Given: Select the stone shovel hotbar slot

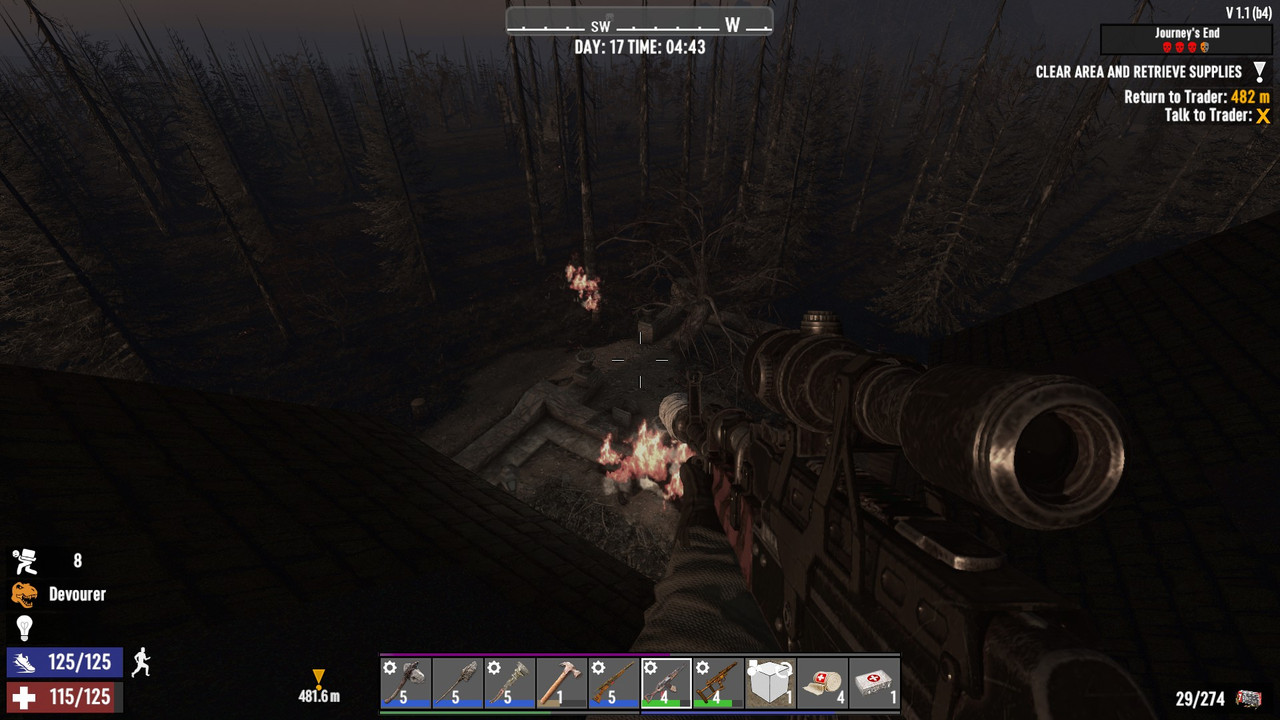Looking at the screenshot, I should [x=458, y=683].
